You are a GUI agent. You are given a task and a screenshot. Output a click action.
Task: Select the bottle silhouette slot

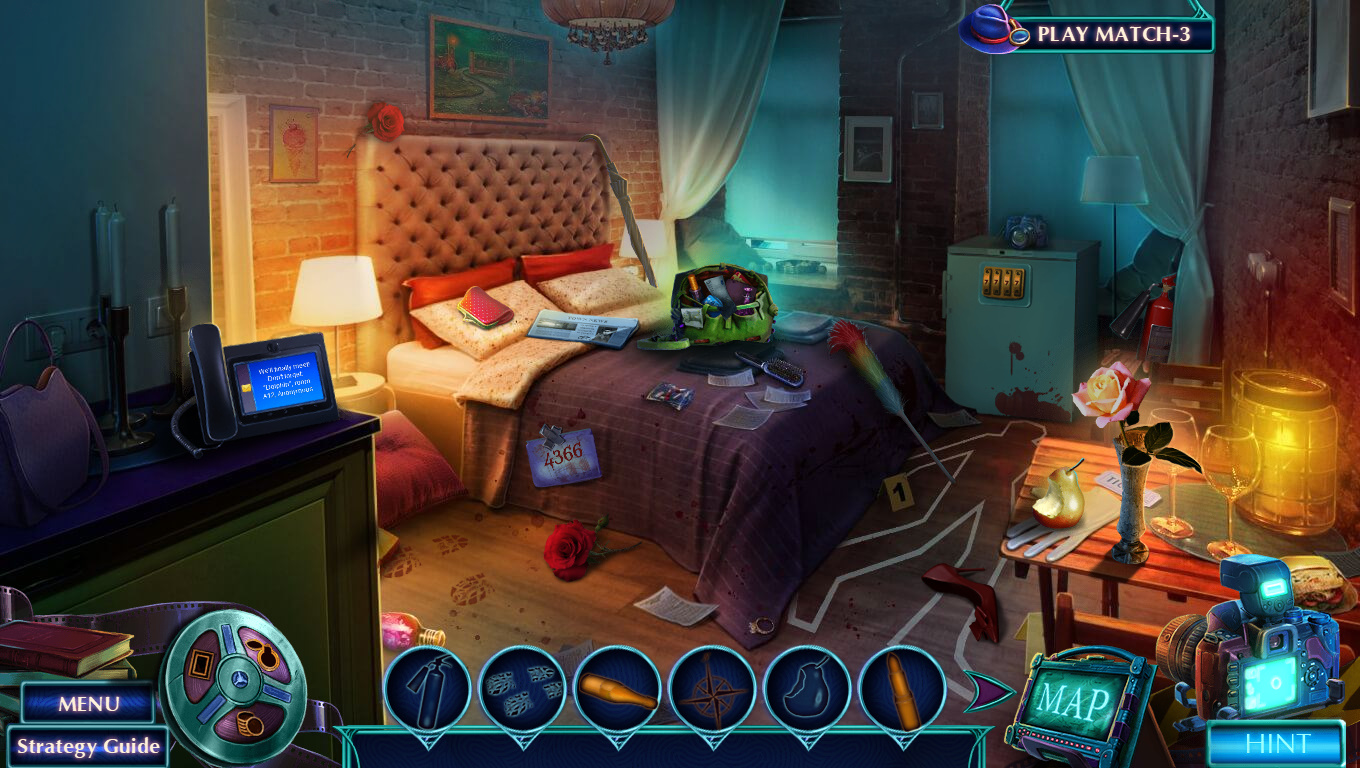tap(617, 689)
